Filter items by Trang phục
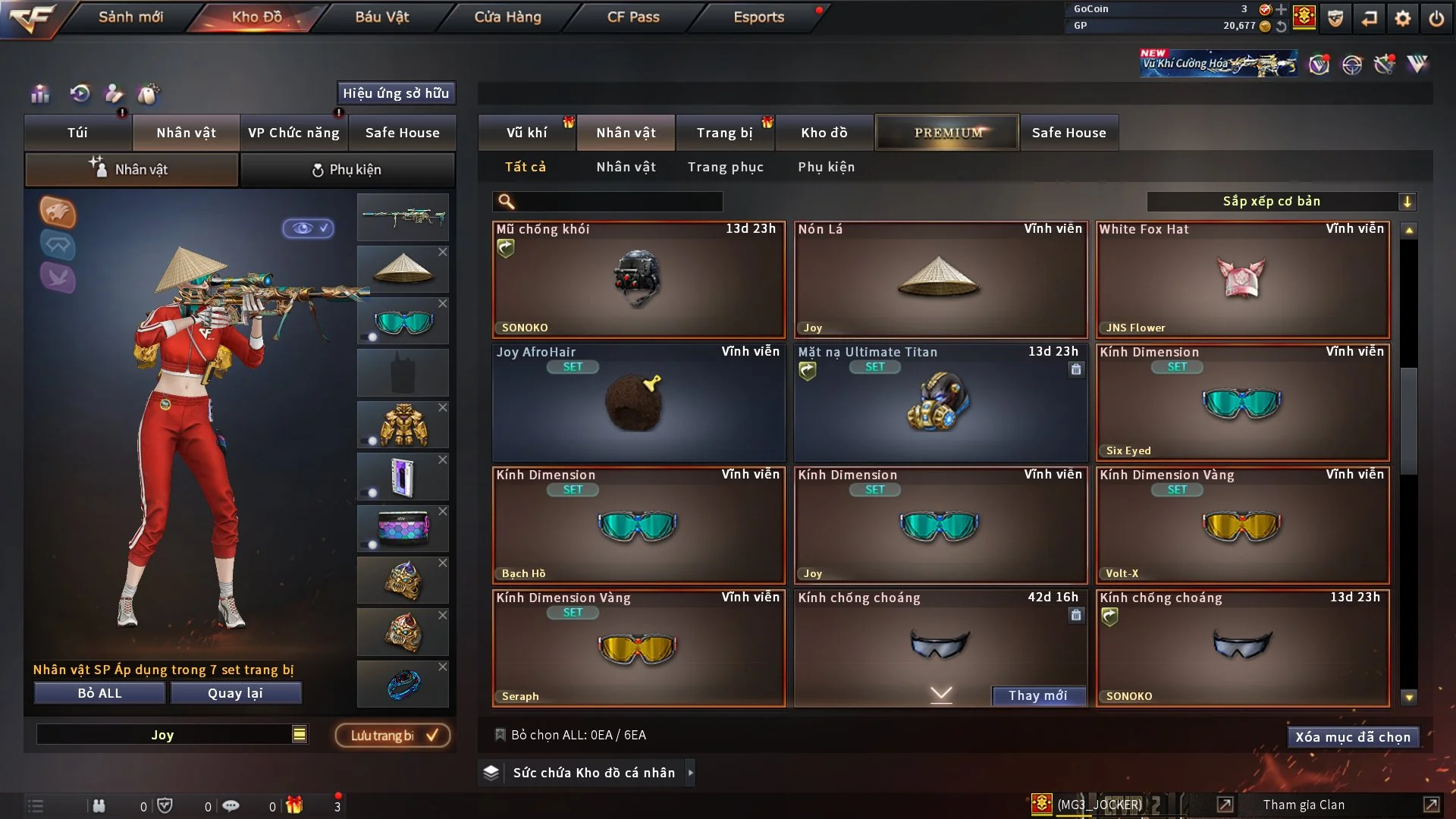Screen dimensions: 1456x819 (725, 167)
